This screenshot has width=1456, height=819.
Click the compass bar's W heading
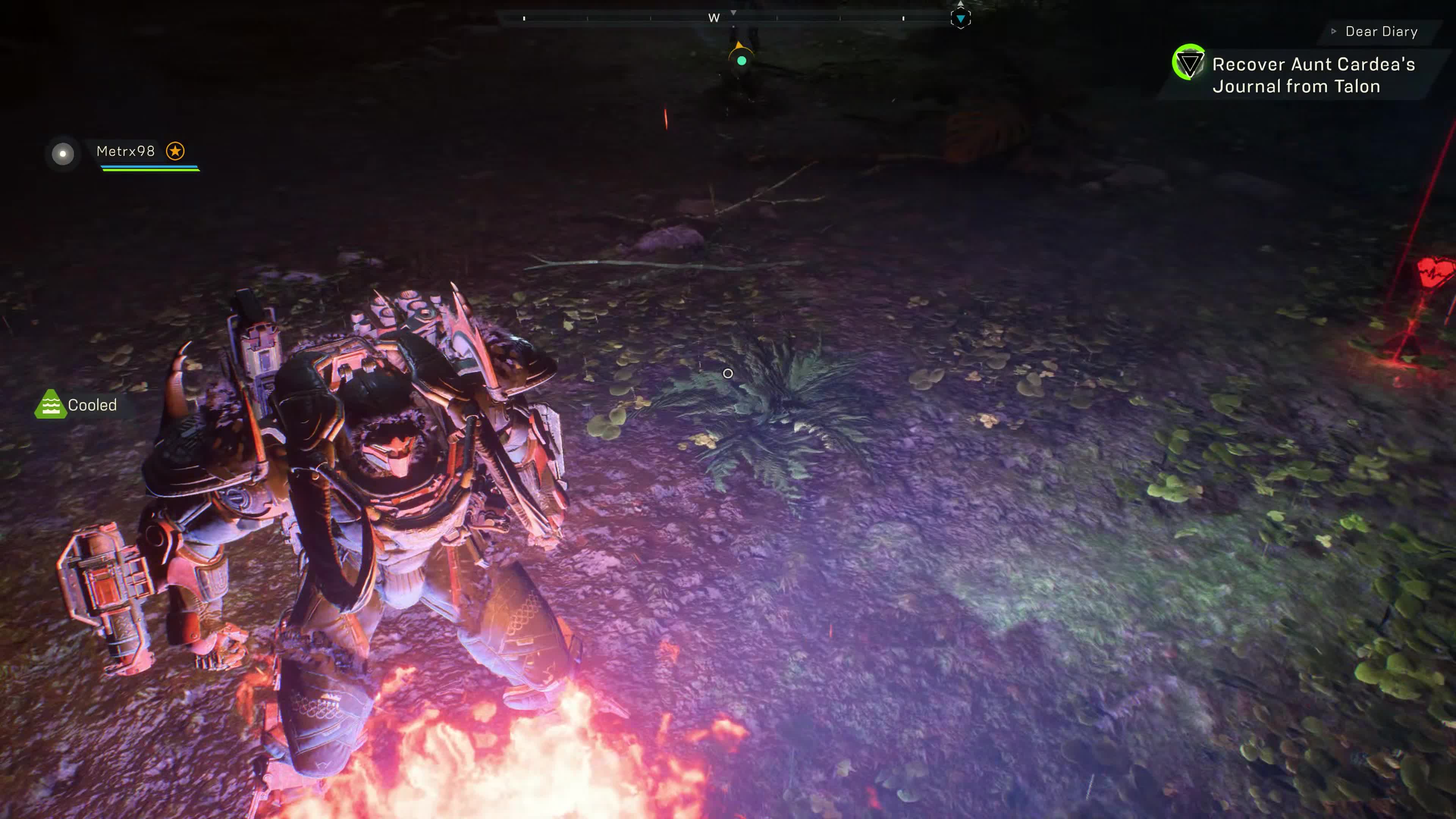[714, 18]
